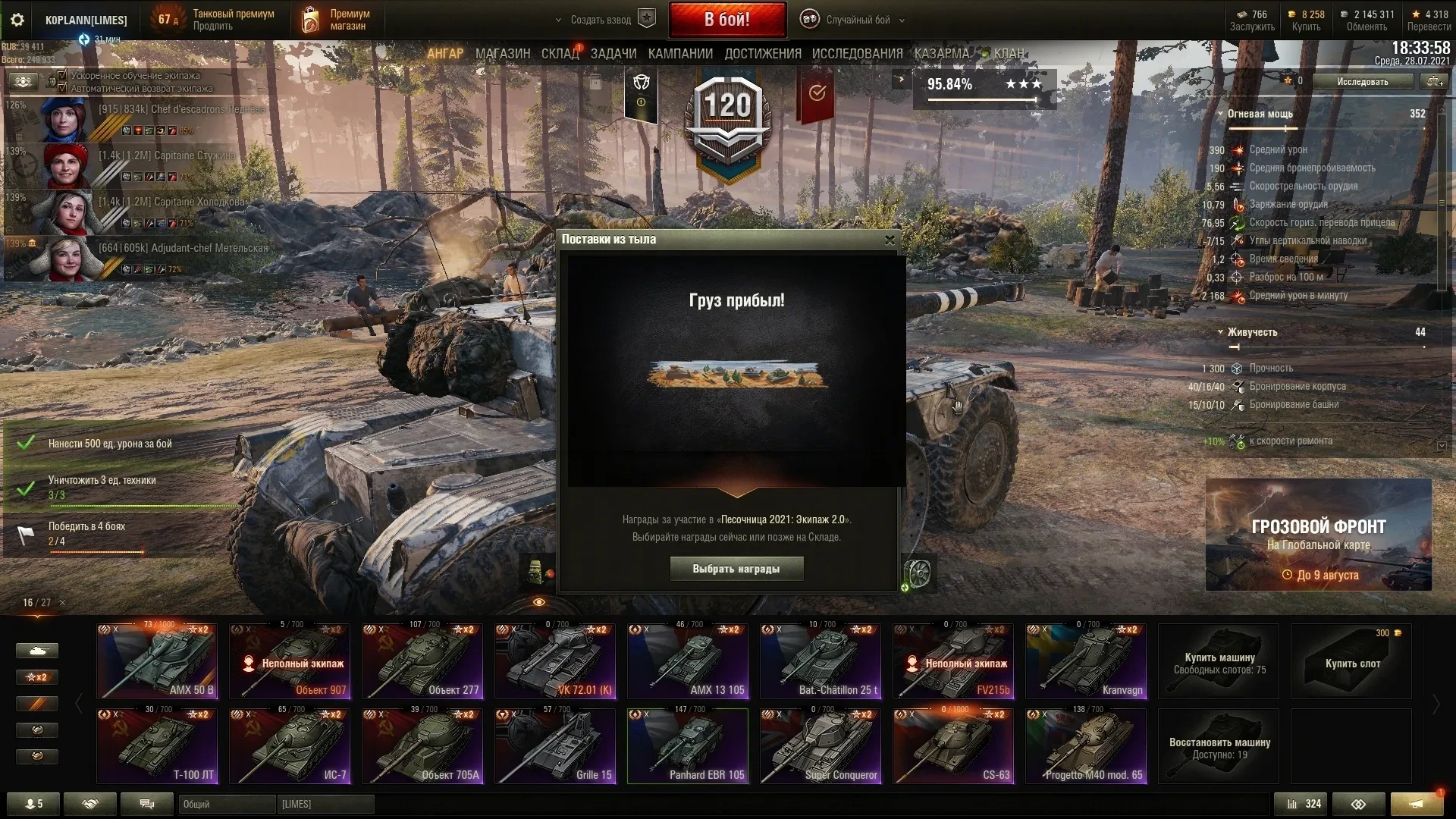Toggle «Ускоренное обучение экипажа» checkbox
Image resolution: width=1456 pixels, height=819 pixels.
(x=63, y=75)
